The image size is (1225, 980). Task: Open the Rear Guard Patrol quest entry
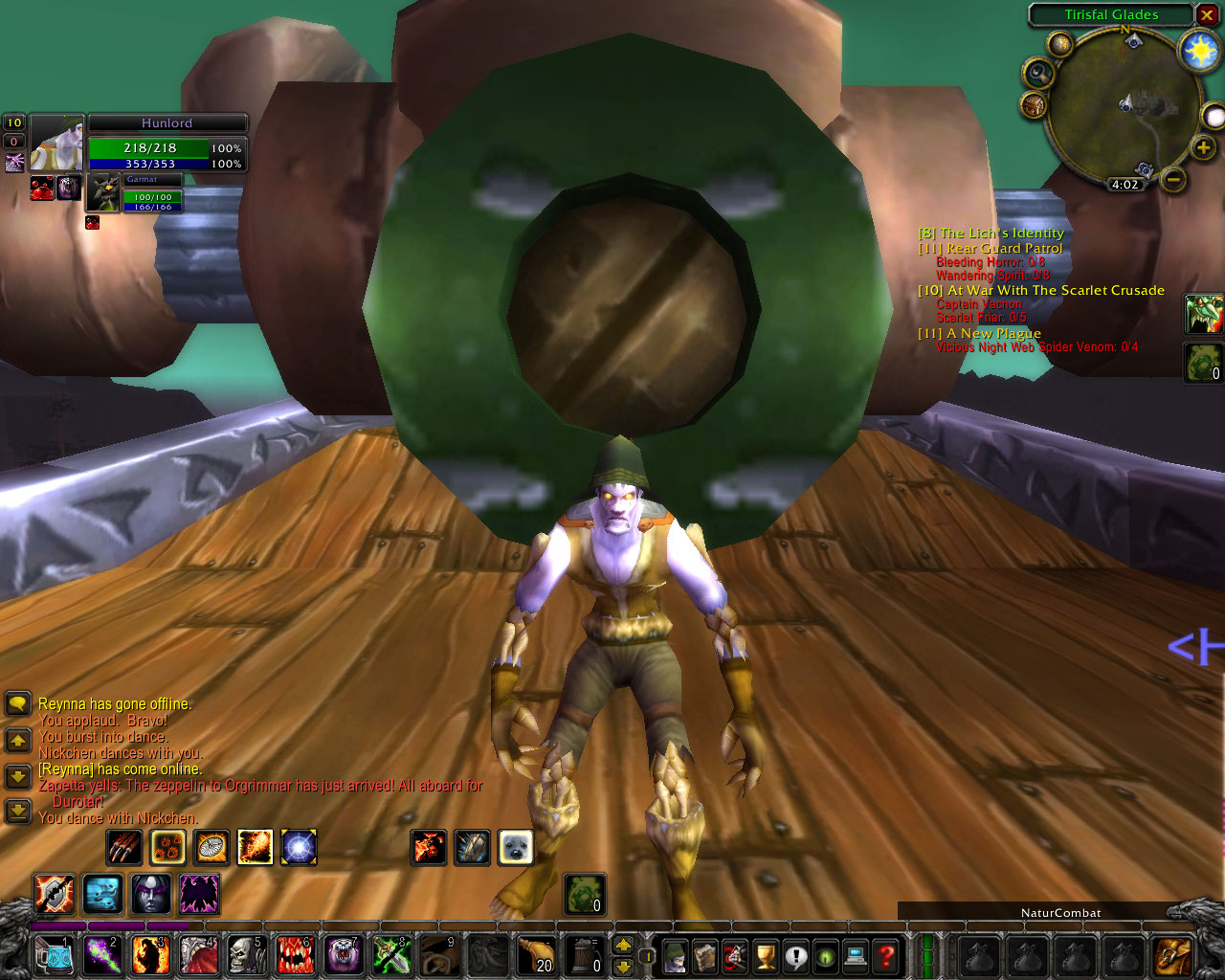(x=991, y=248)
